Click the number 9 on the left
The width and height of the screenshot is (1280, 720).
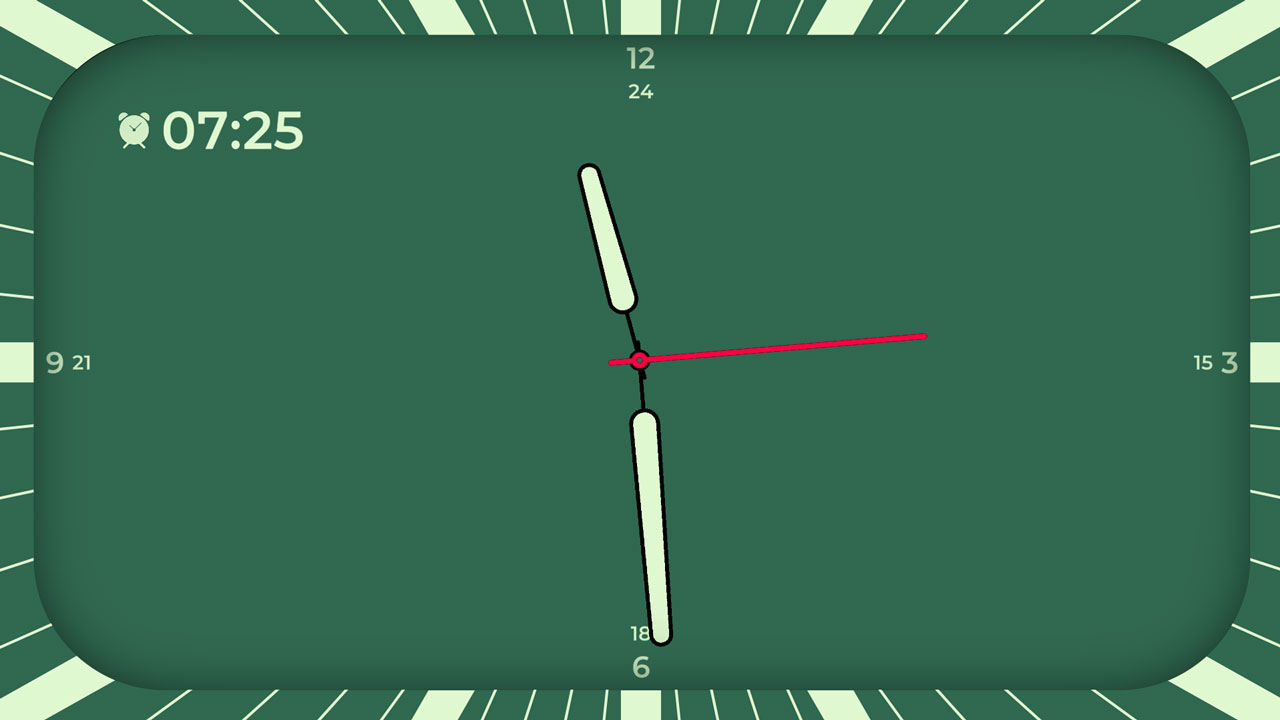click(54, 363)
